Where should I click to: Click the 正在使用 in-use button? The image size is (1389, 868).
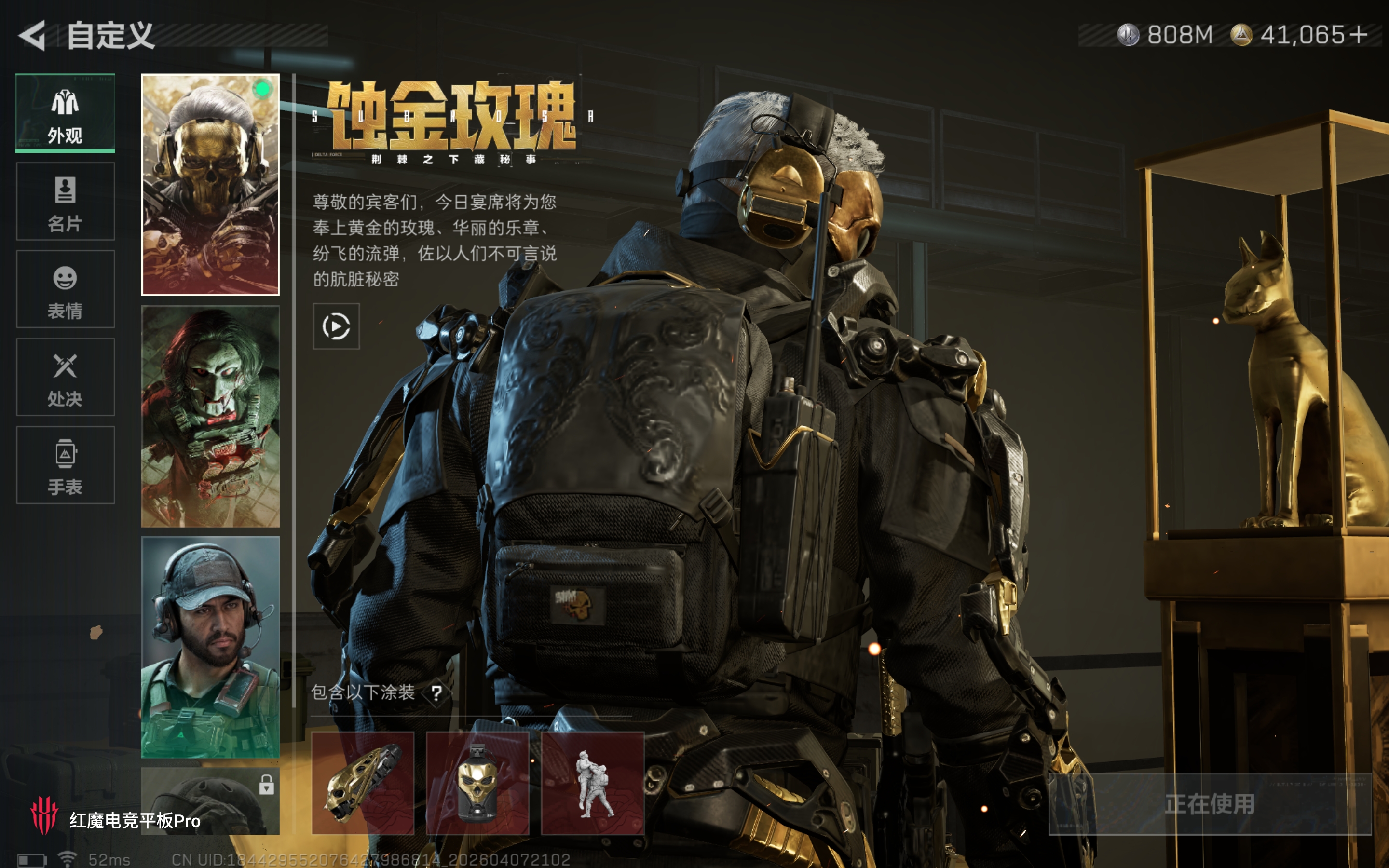[x=1210, y=804]
